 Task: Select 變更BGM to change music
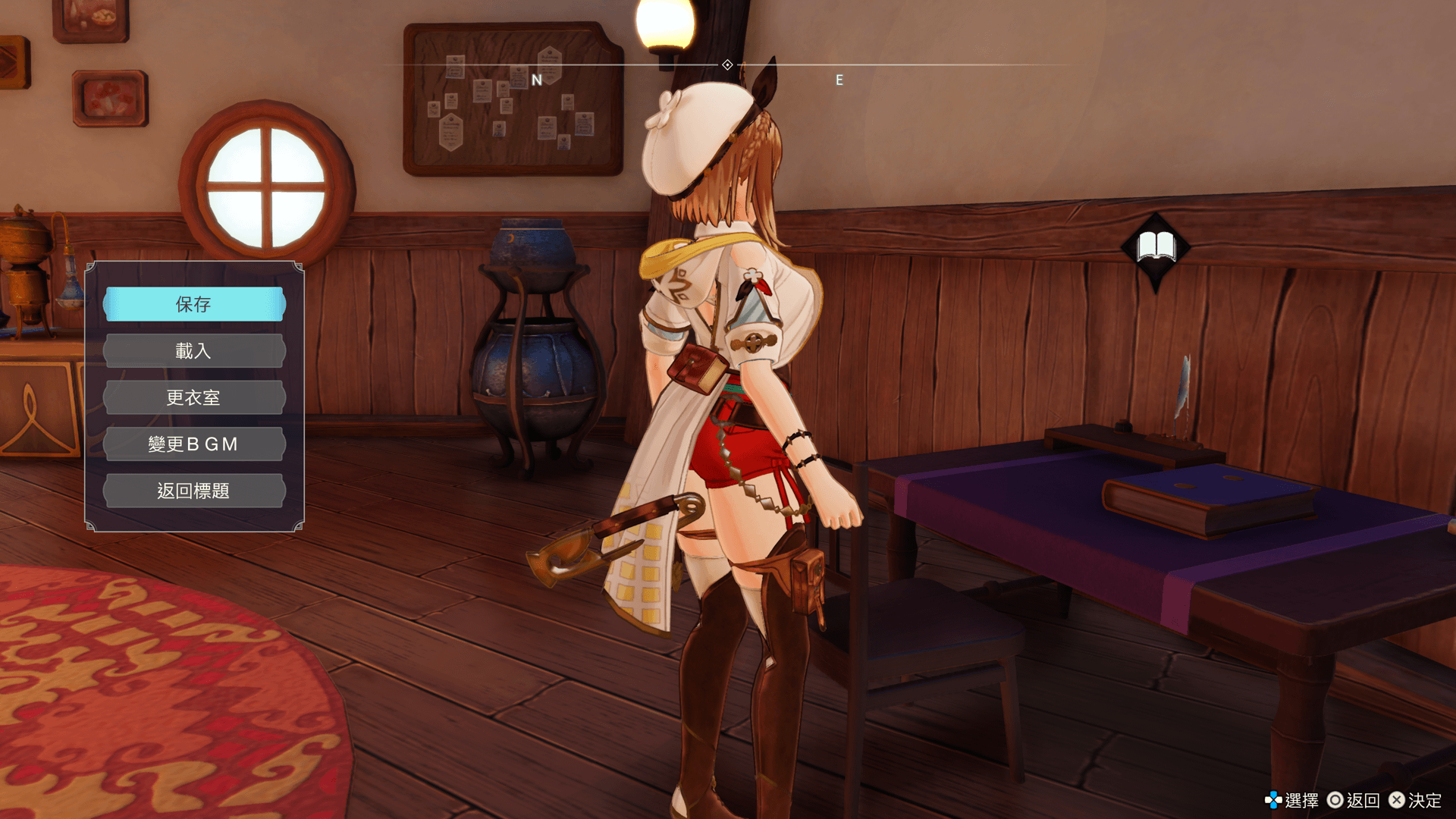tap(194, 444)
